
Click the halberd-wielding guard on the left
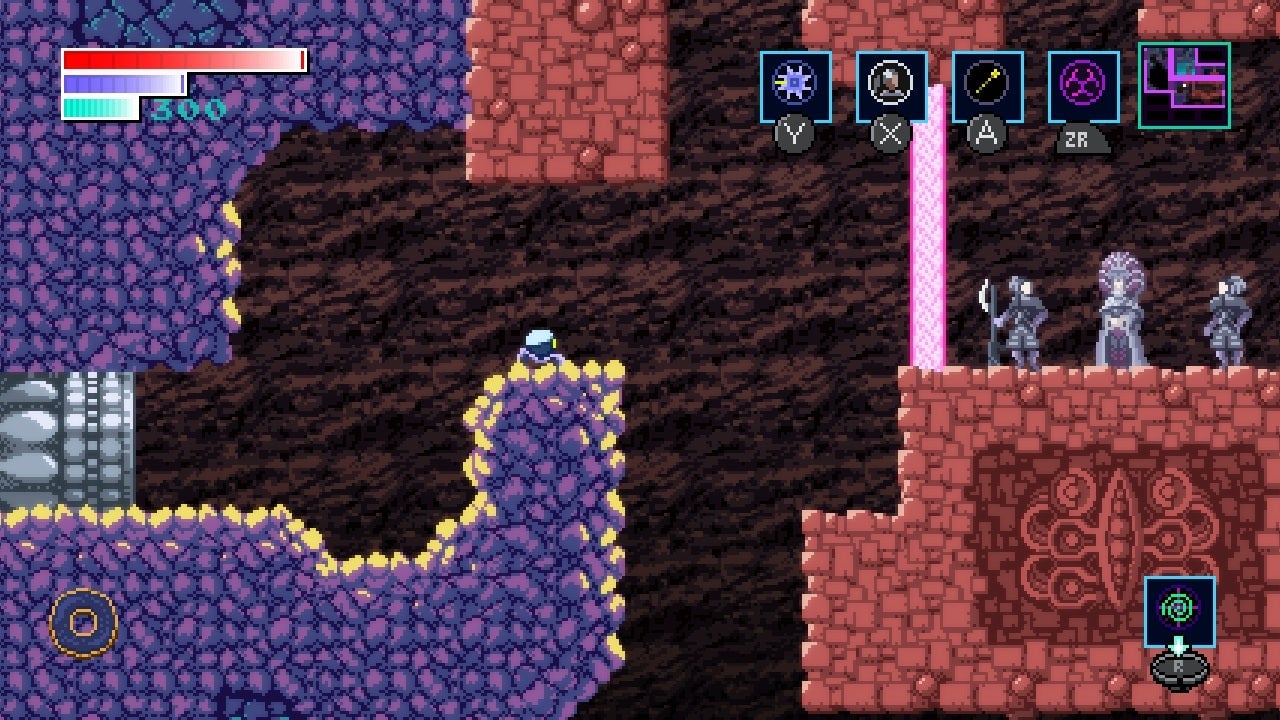(x=1022, y=320)
